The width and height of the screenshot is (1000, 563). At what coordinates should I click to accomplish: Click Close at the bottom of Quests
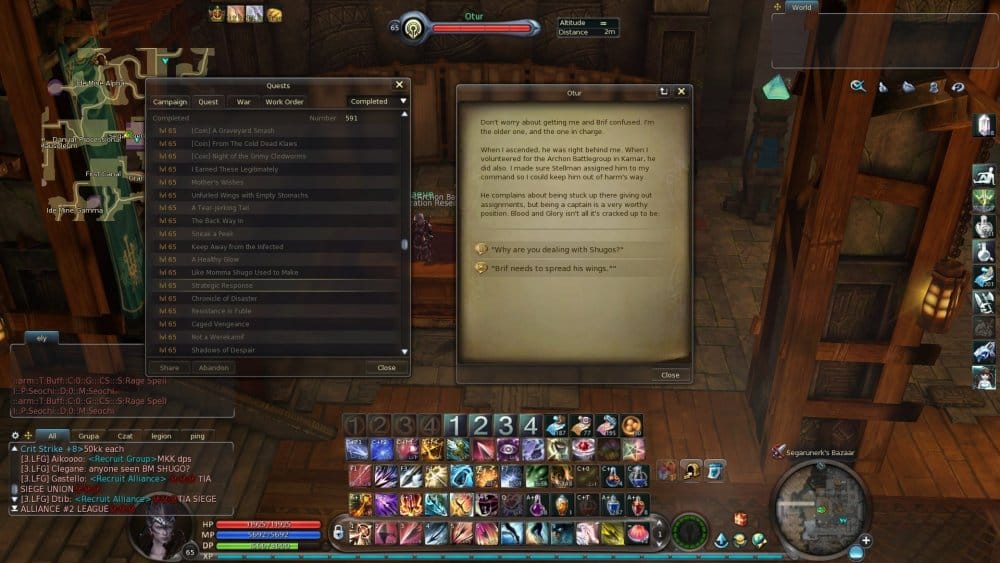point(386,368)
